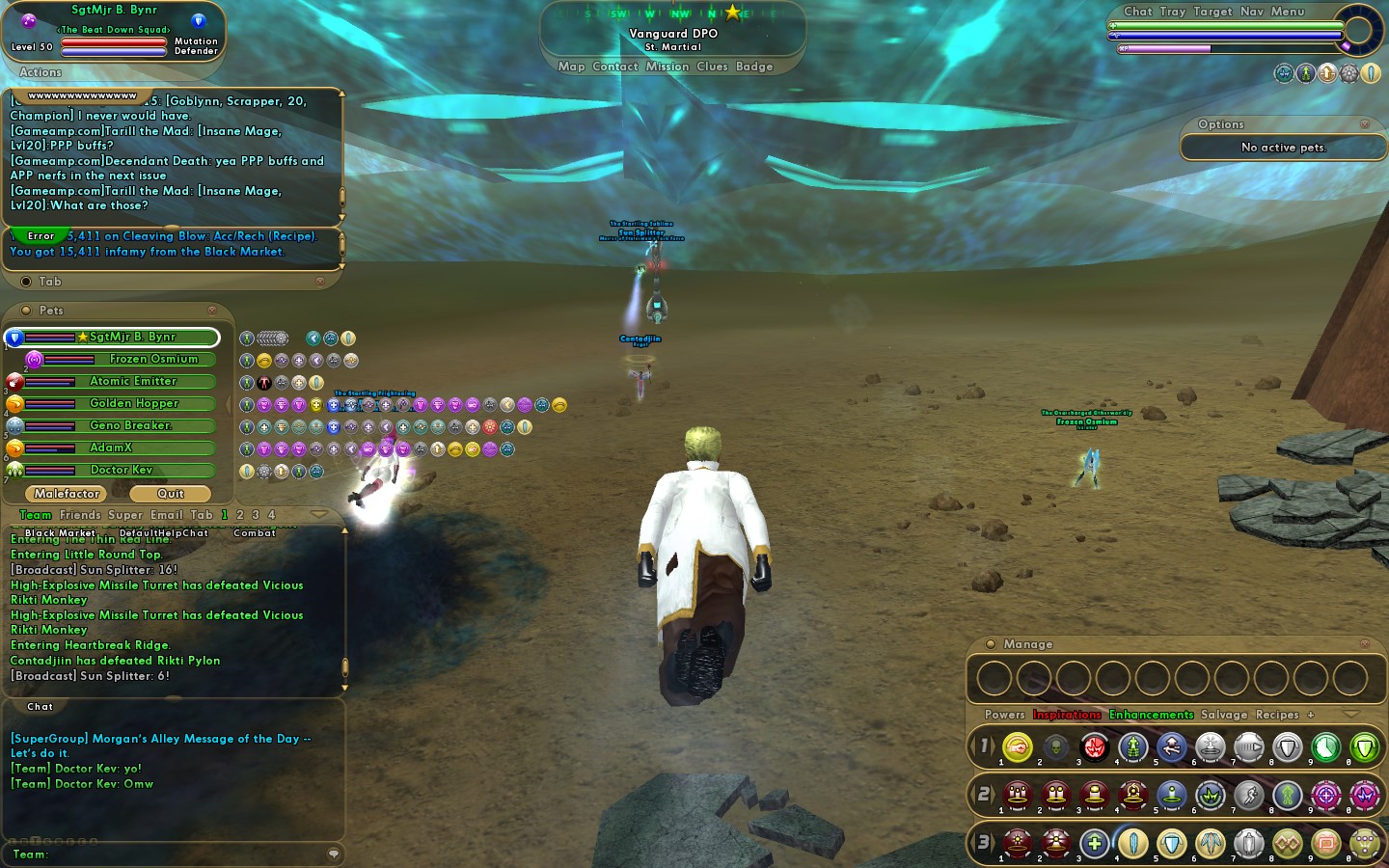
Task: Open the Badge window
Action: coord(754,67)
